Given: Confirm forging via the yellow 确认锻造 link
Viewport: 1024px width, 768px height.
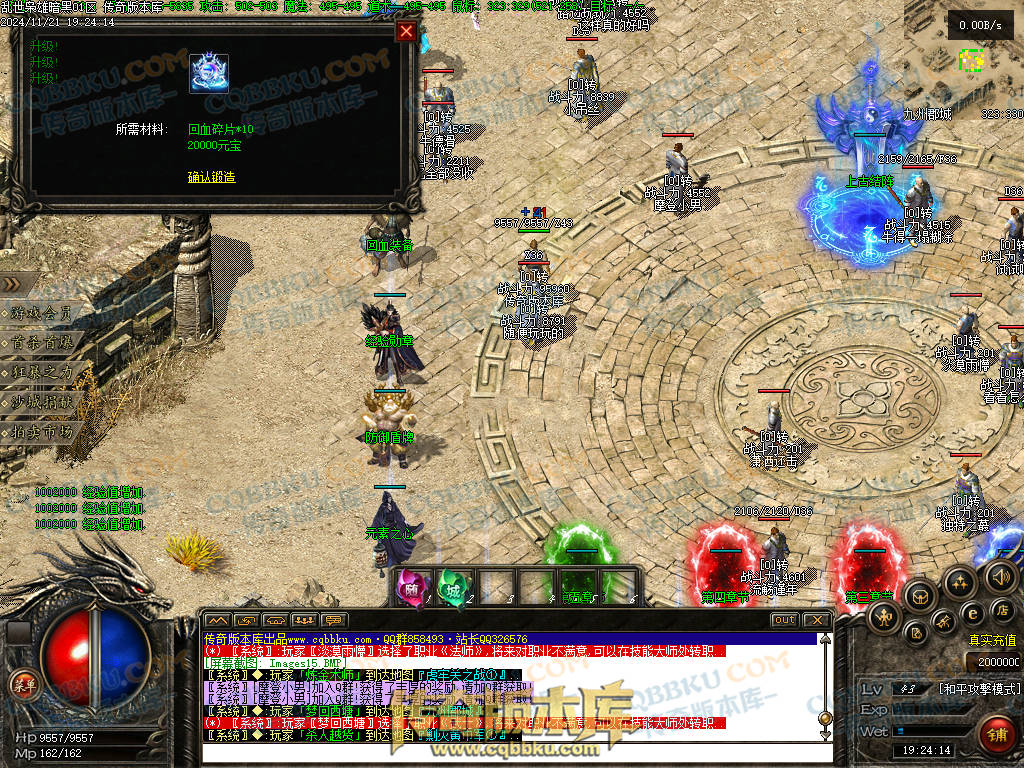Looking at the screenshot, I should click(211, 177).
